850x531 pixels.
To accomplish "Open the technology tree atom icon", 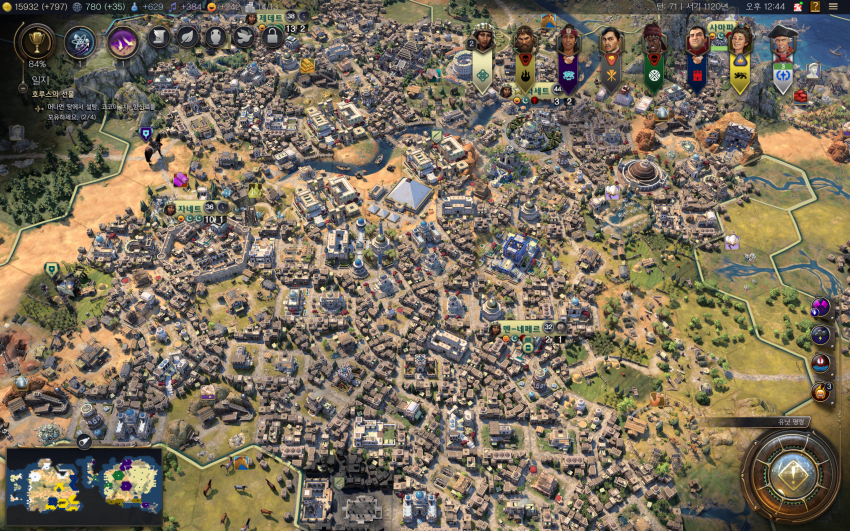I will 80,42.
